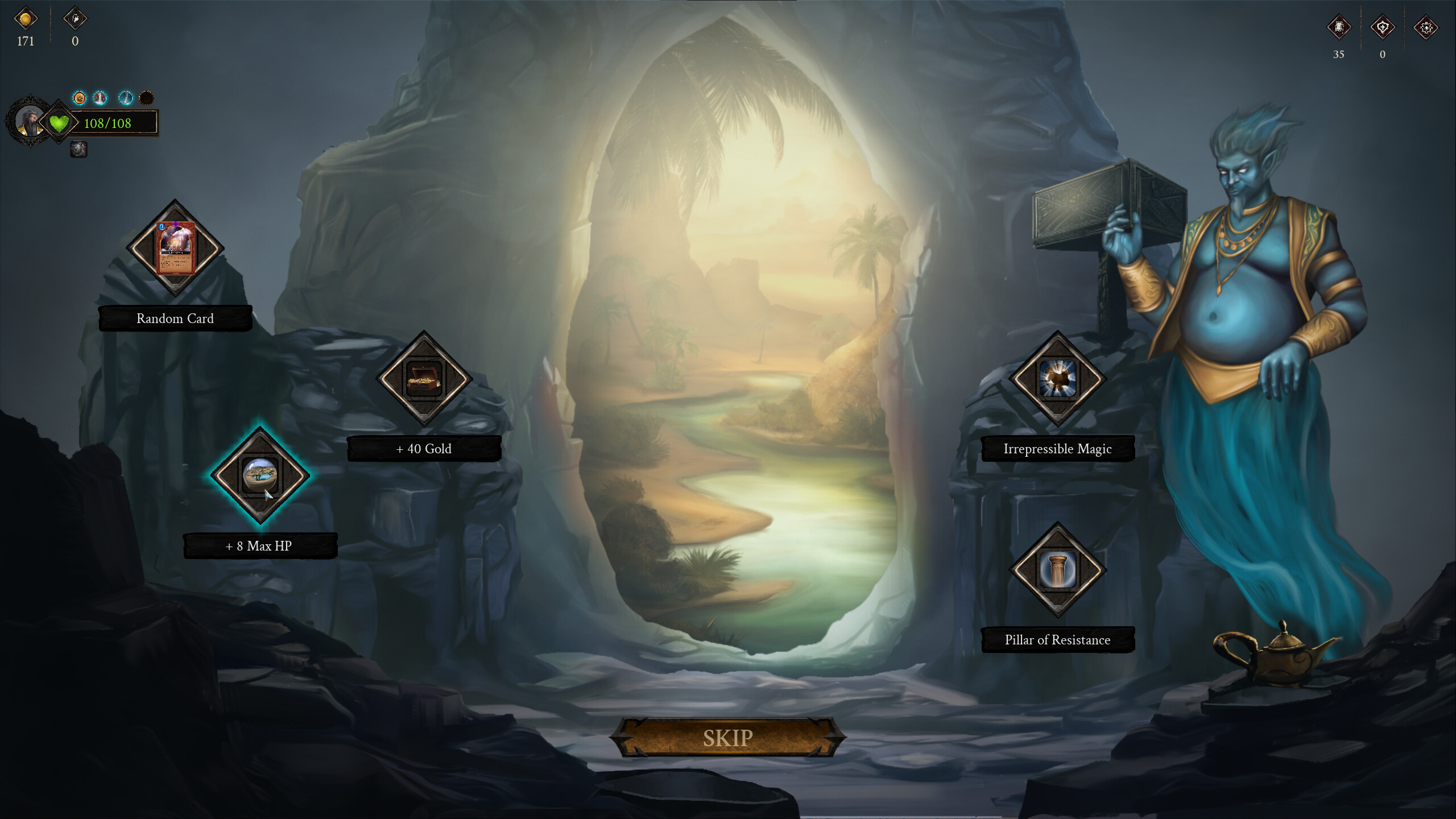Image resolution: width=1456 pixels, height=819 pixels.
Task: Select the first glowing orb beside the portrait
Action: [78, 98]
